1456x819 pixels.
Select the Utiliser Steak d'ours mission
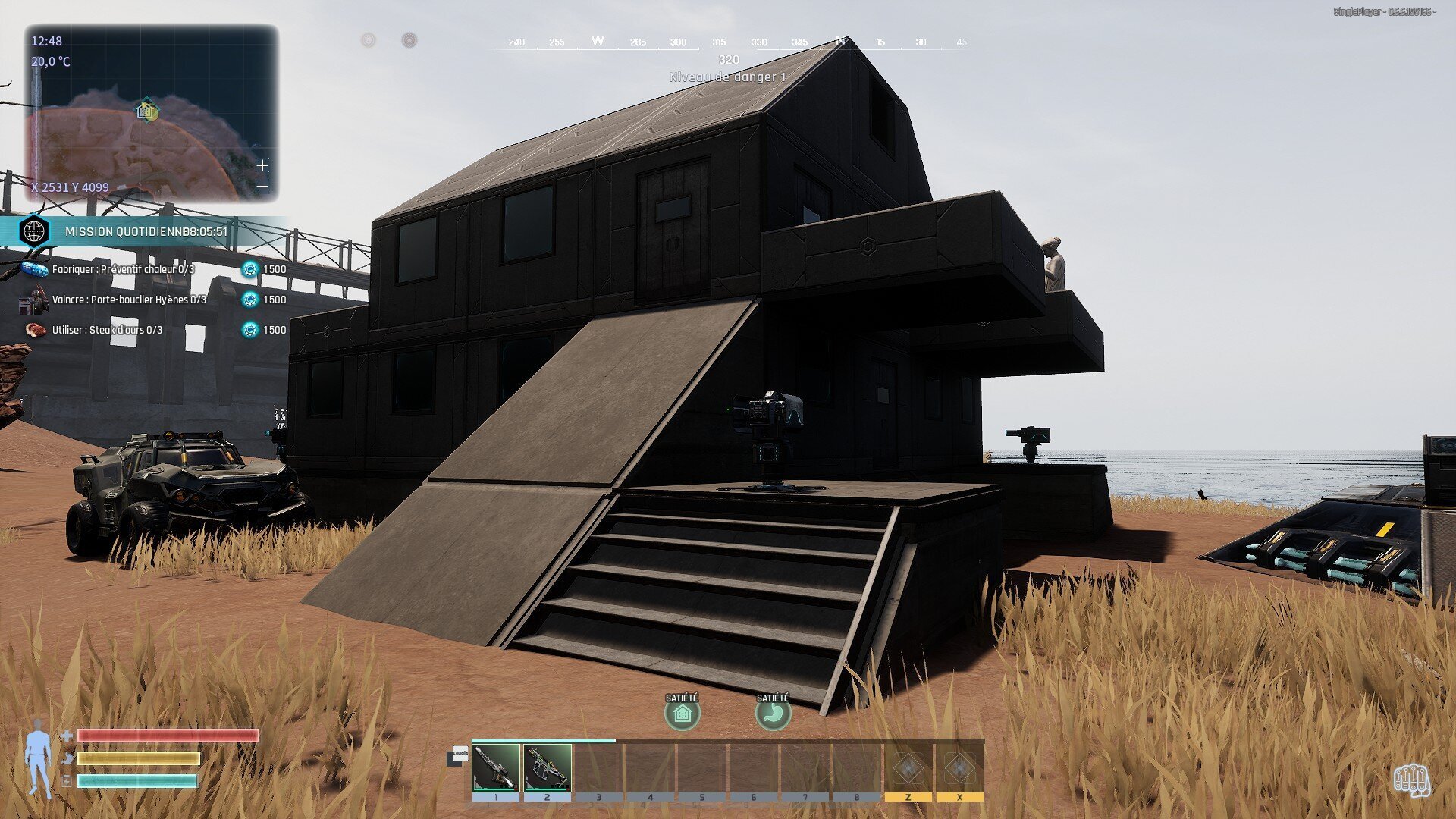[x=107, y=330]
